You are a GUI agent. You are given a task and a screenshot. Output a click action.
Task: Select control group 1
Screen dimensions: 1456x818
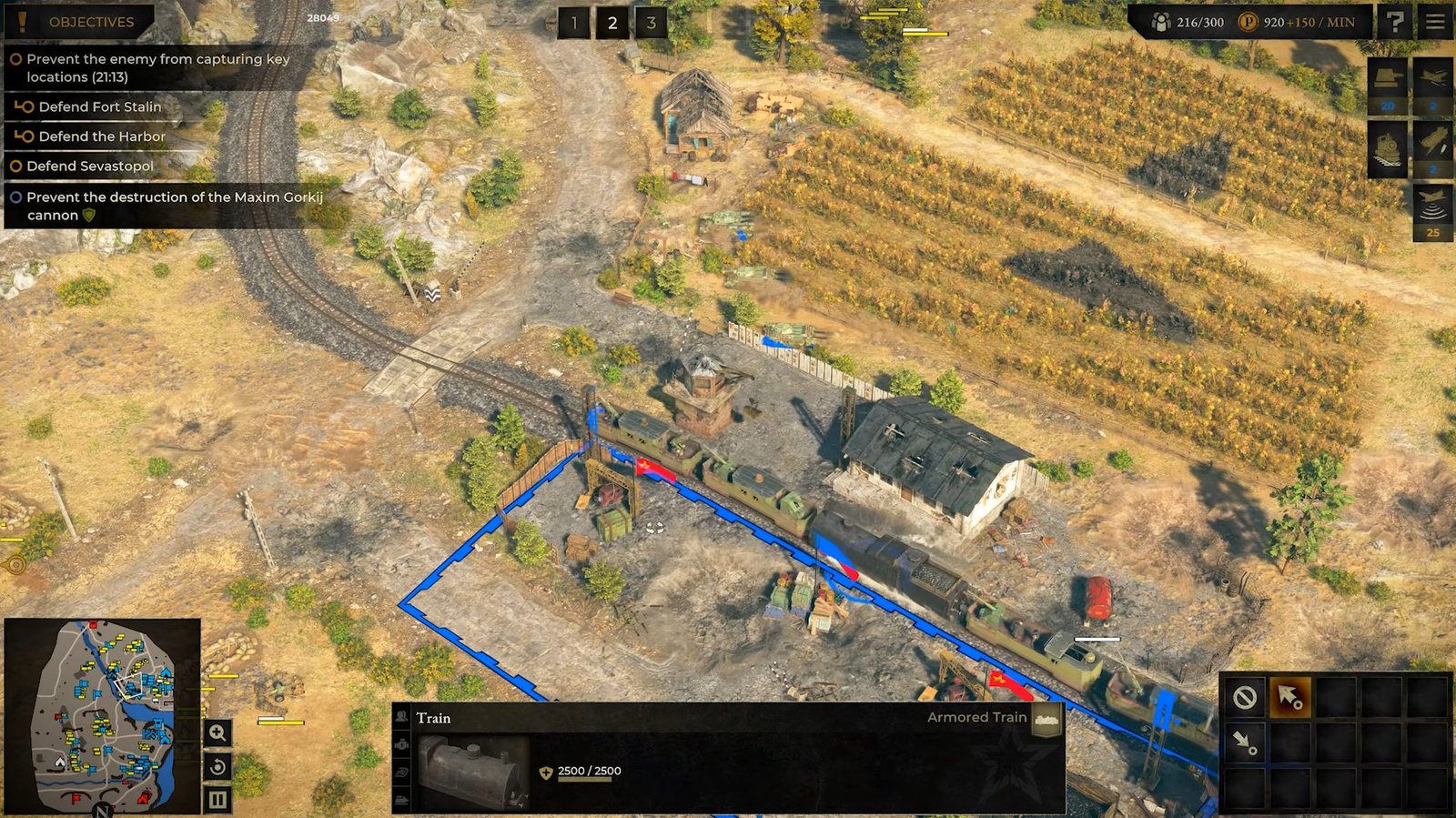pyautogui.click(x=573, y=24)
